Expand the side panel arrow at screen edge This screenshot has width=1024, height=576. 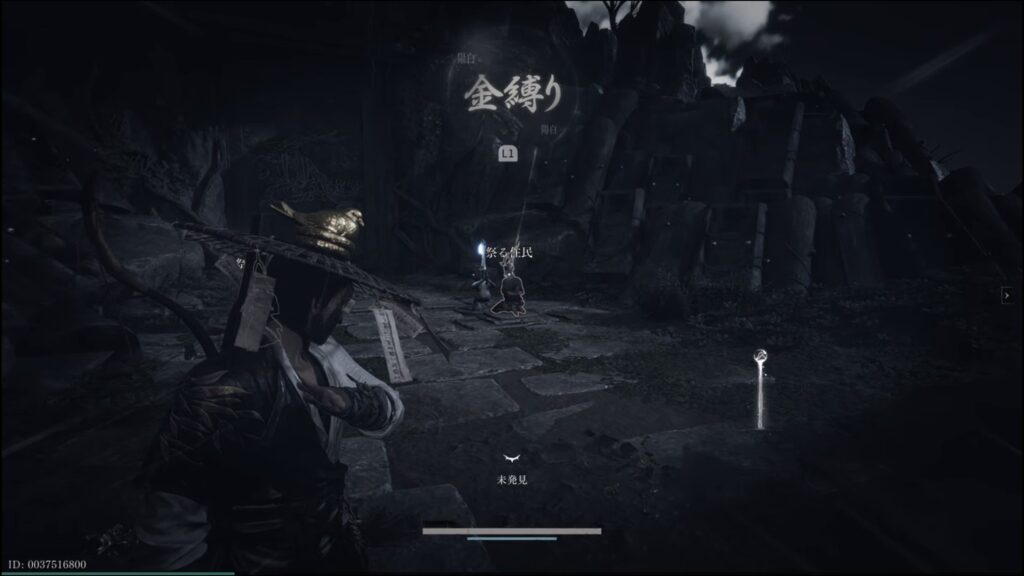click(1006, 295)
